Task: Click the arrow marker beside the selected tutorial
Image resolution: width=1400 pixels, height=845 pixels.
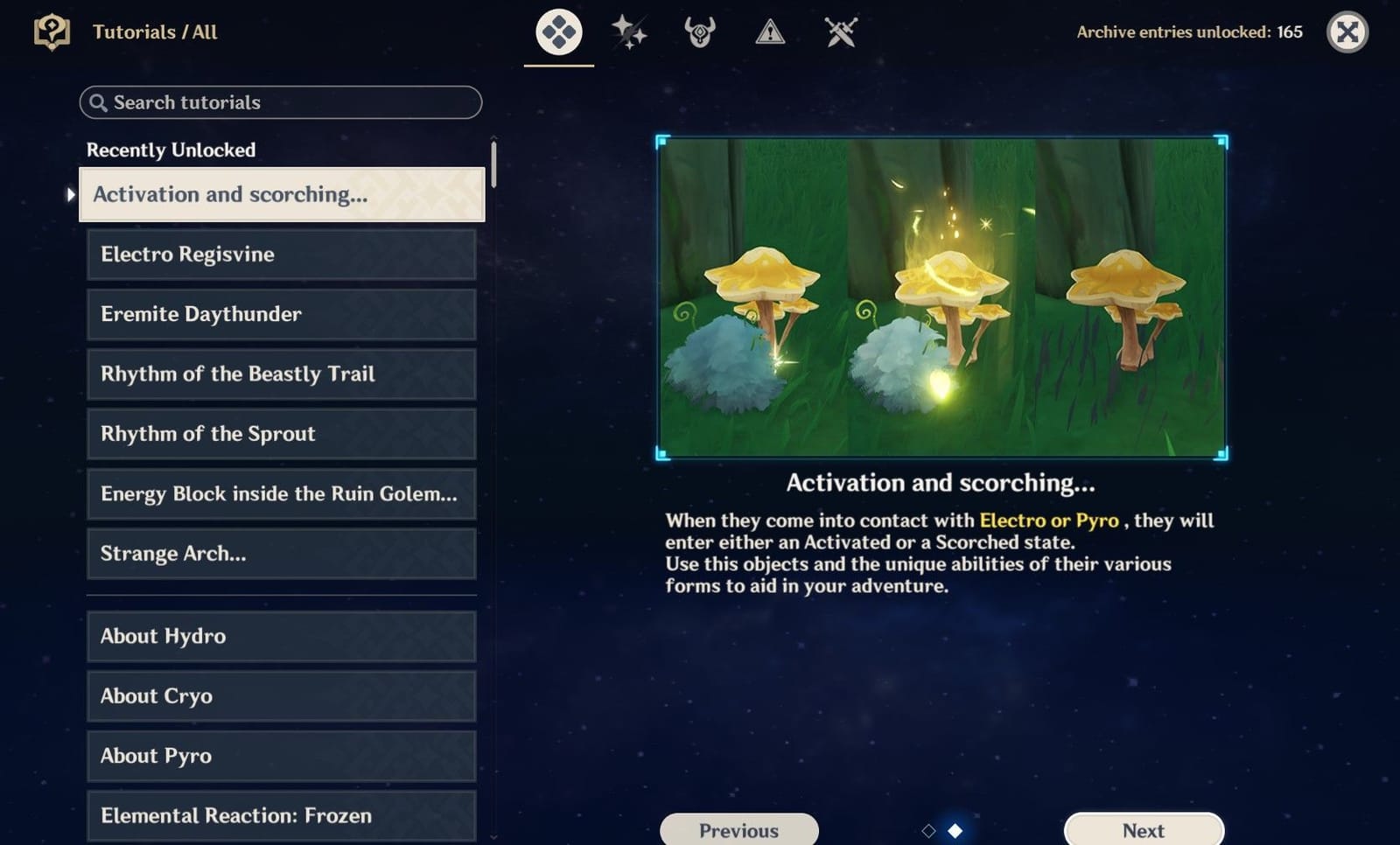Action: [x=70, y=194]
